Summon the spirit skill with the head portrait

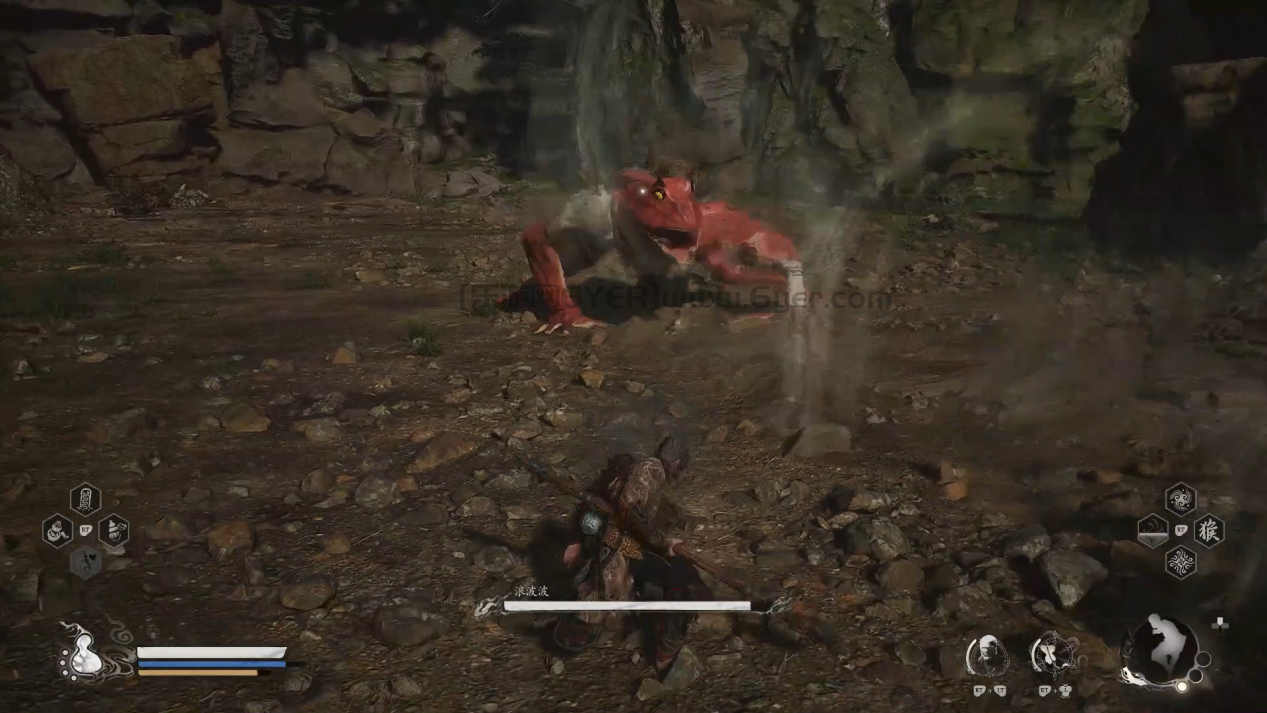986,657
